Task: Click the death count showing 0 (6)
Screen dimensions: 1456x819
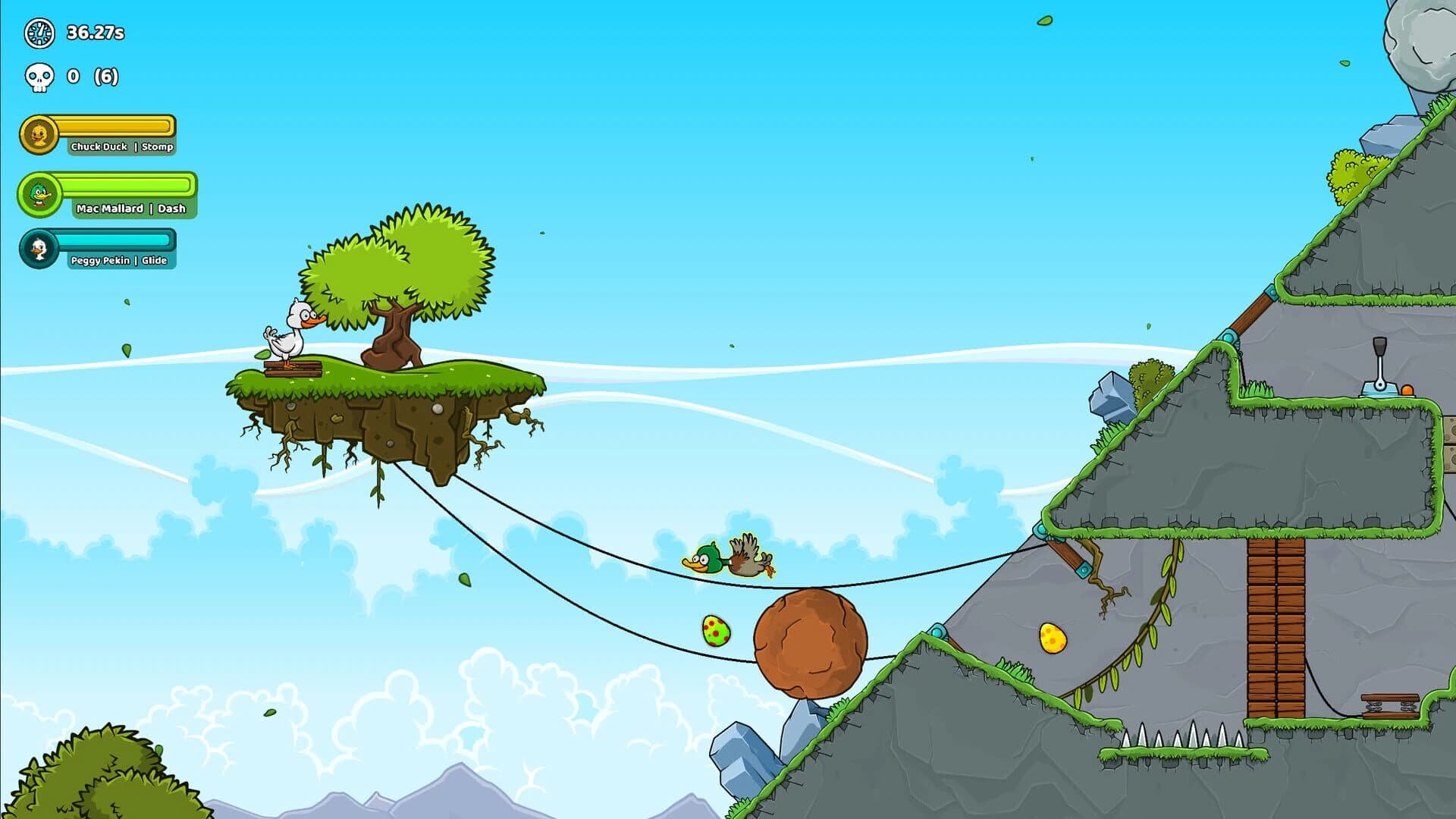Action: tap(91, 77)
